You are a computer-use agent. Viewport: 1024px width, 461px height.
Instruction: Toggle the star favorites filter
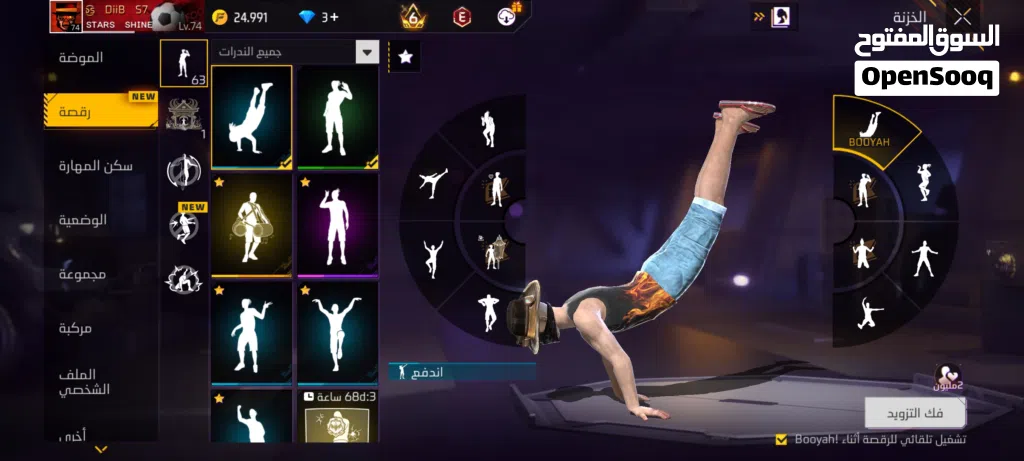point(405,57)
